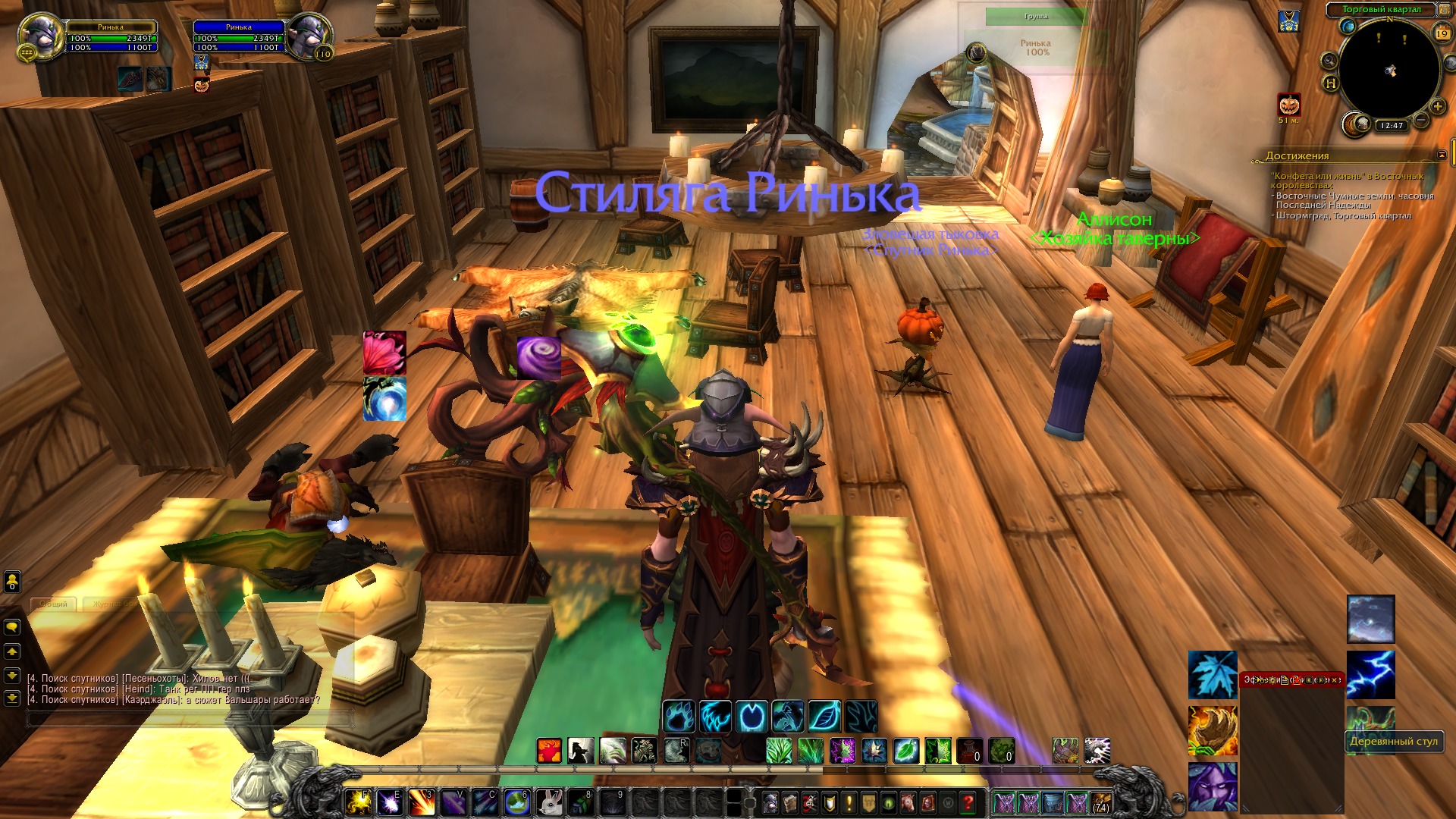The width and height of the screenshot is (1456, 819).
Task: Click the pumpkin buff icon with 51 м.
Action: (x=1289, y=105)
